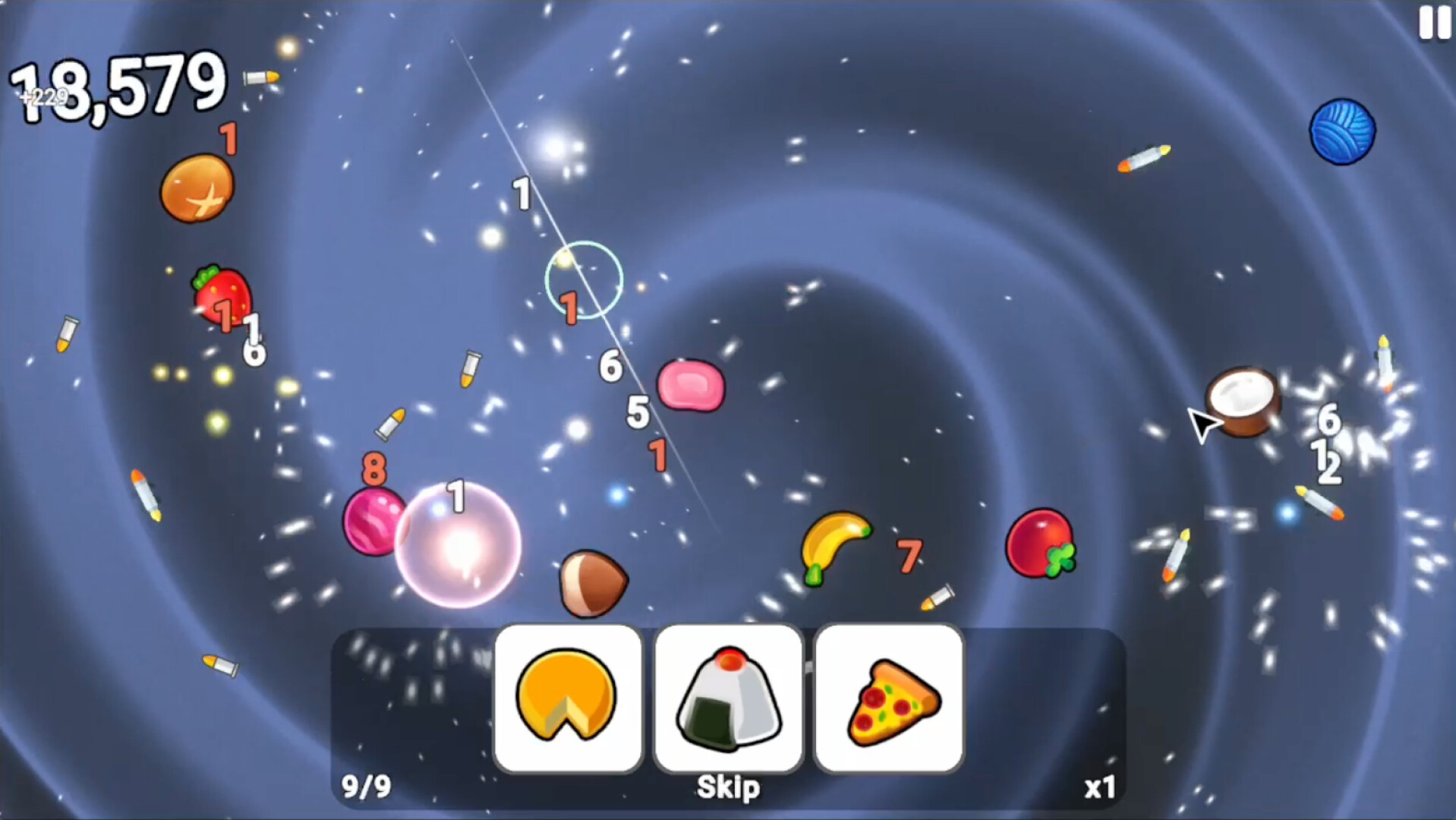Select the pizza slice card
This screenshot has height=820, width=1456.
[888, 697]
